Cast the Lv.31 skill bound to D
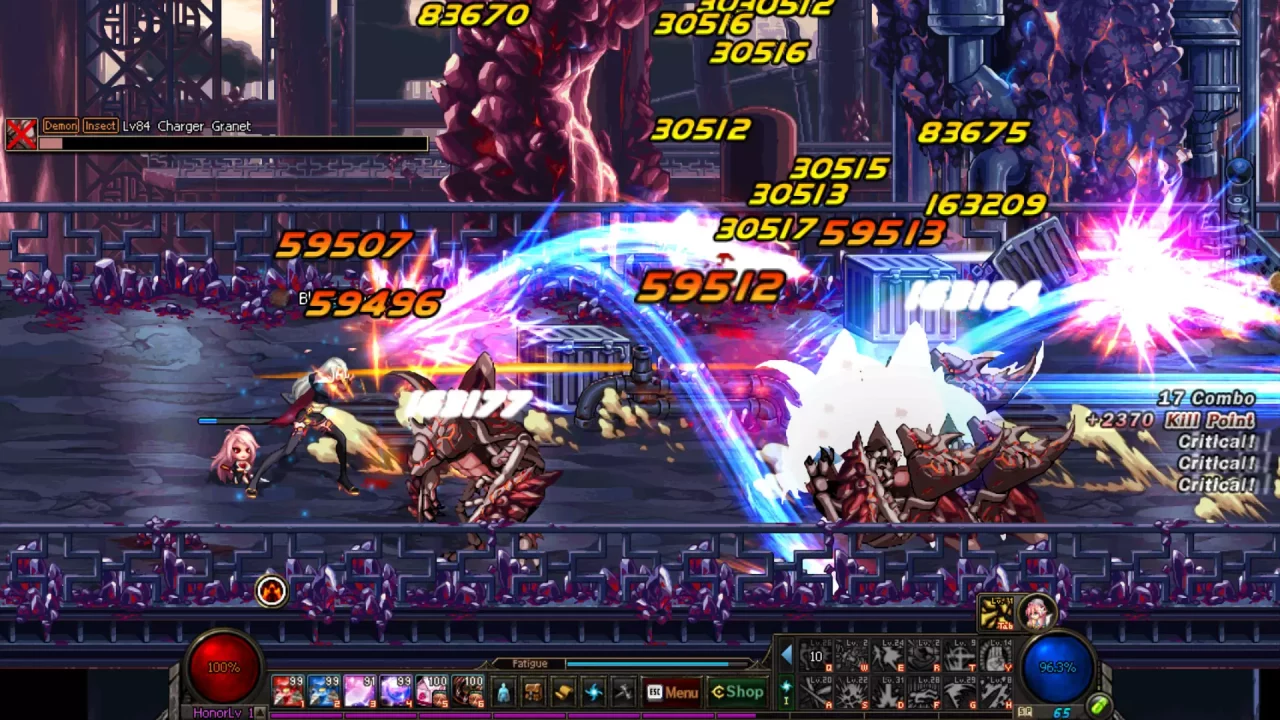The height and width of the screenshot is (720, 1280). coord(888,690)
